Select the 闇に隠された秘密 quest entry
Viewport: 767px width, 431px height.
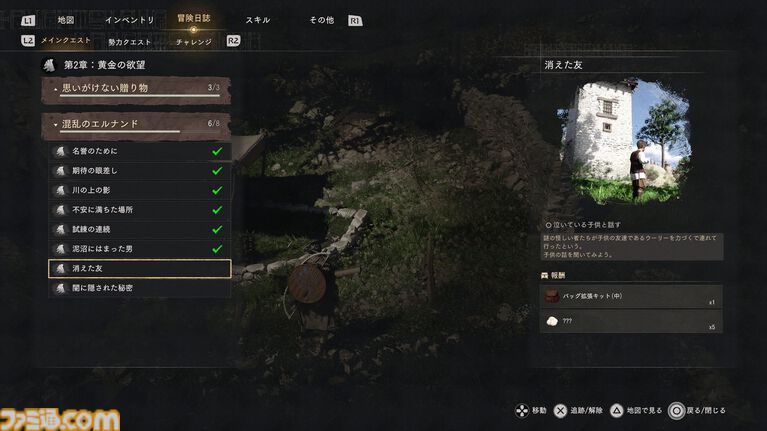[x=140, y=289]
